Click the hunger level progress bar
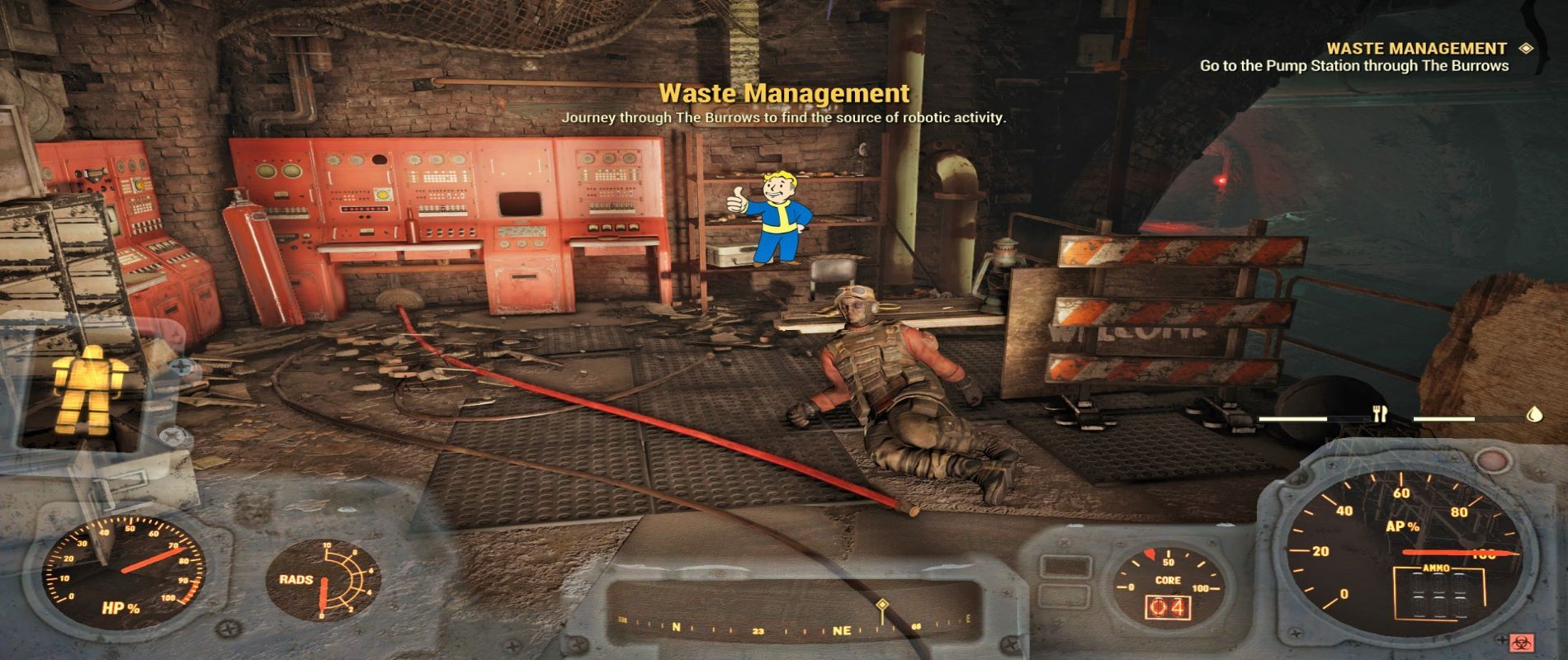Image resolution: width=1568 pixels, height=660 pixels. click(1312, 419)
